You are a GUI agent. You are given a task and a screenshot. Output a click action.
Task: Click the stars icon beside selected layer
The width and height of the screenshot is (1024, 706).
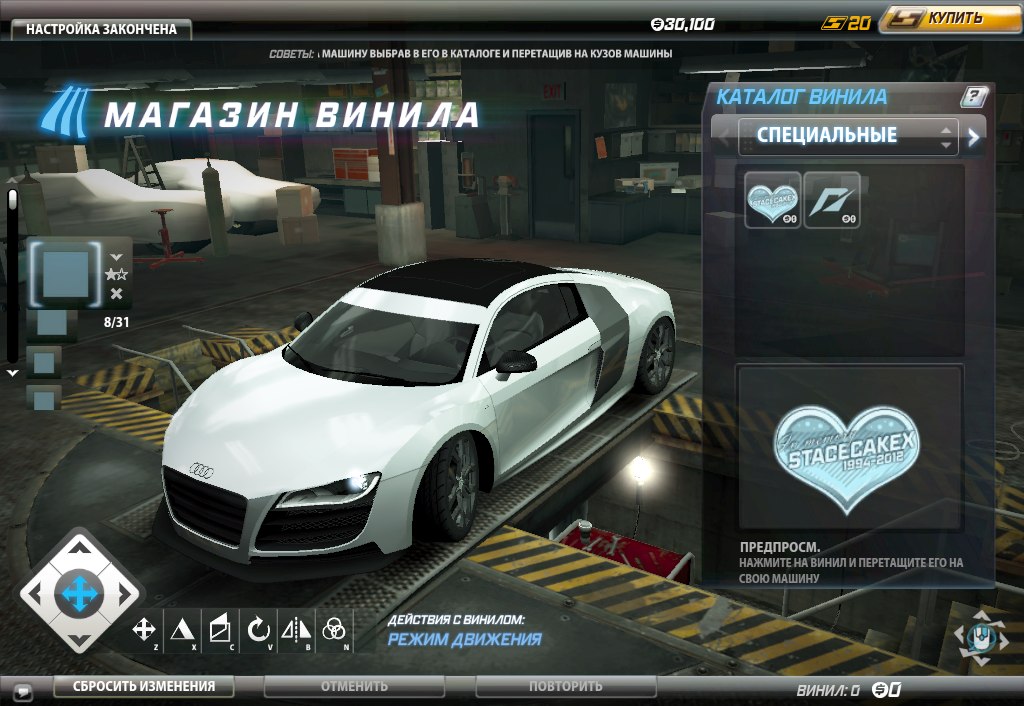click(116, 274)
